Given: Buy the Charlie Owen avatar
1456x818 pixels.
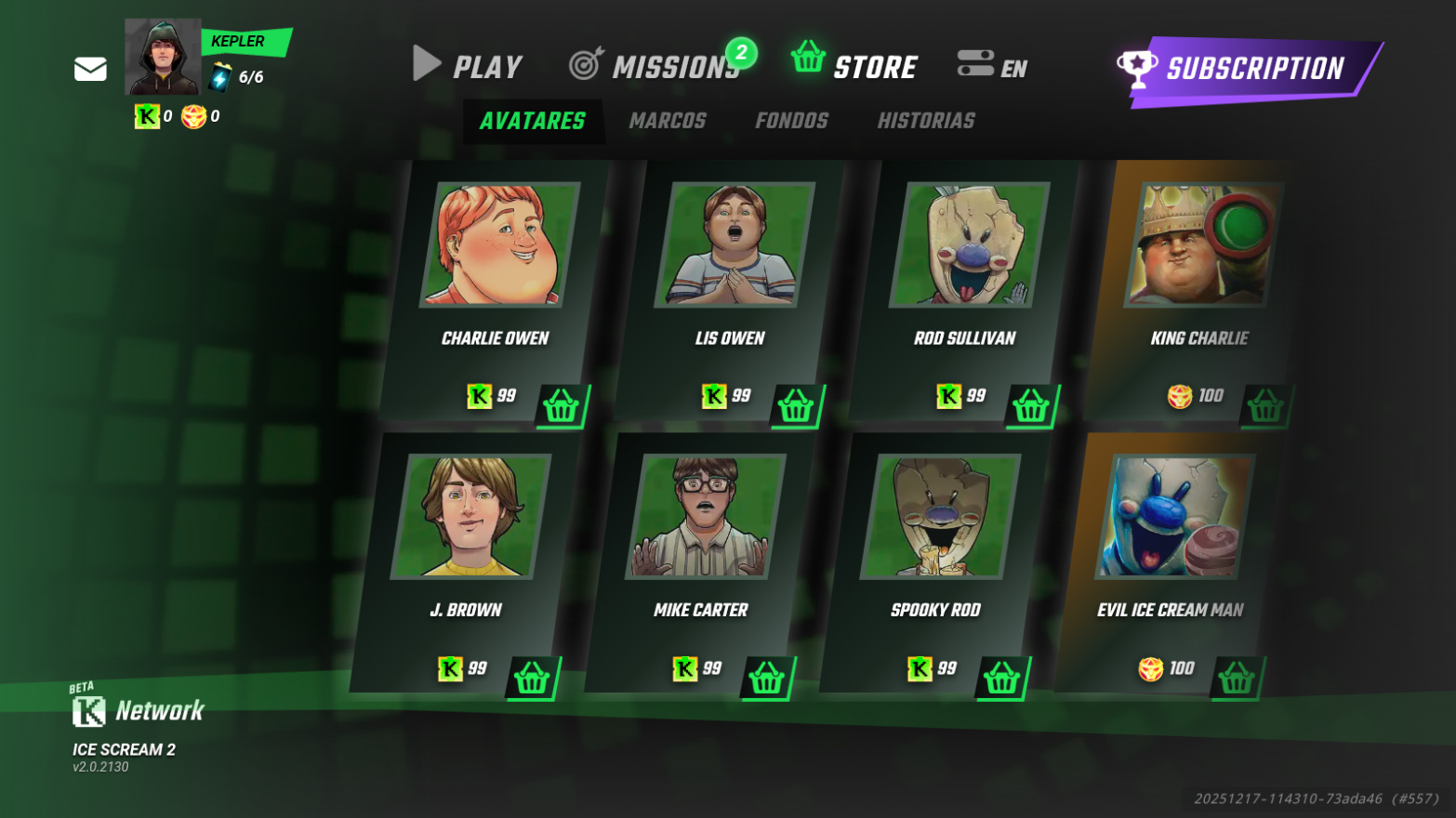Looking at the screenshot, I should (x=562, y=406).
